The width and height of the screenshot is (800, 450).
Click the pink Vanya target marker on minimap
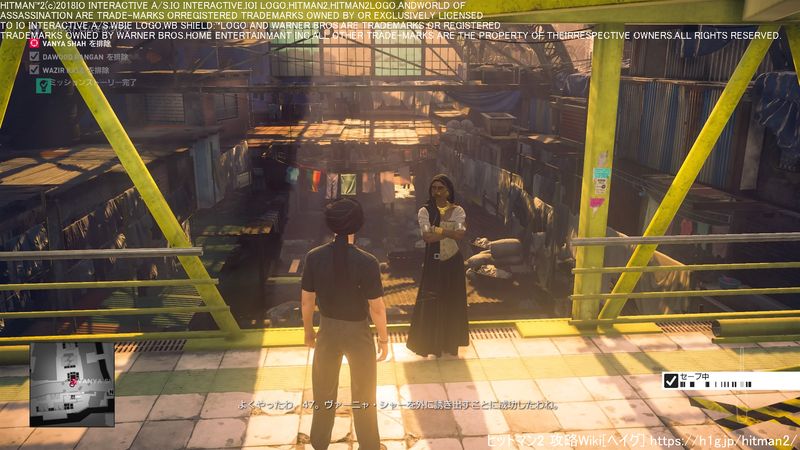point(72,382)
